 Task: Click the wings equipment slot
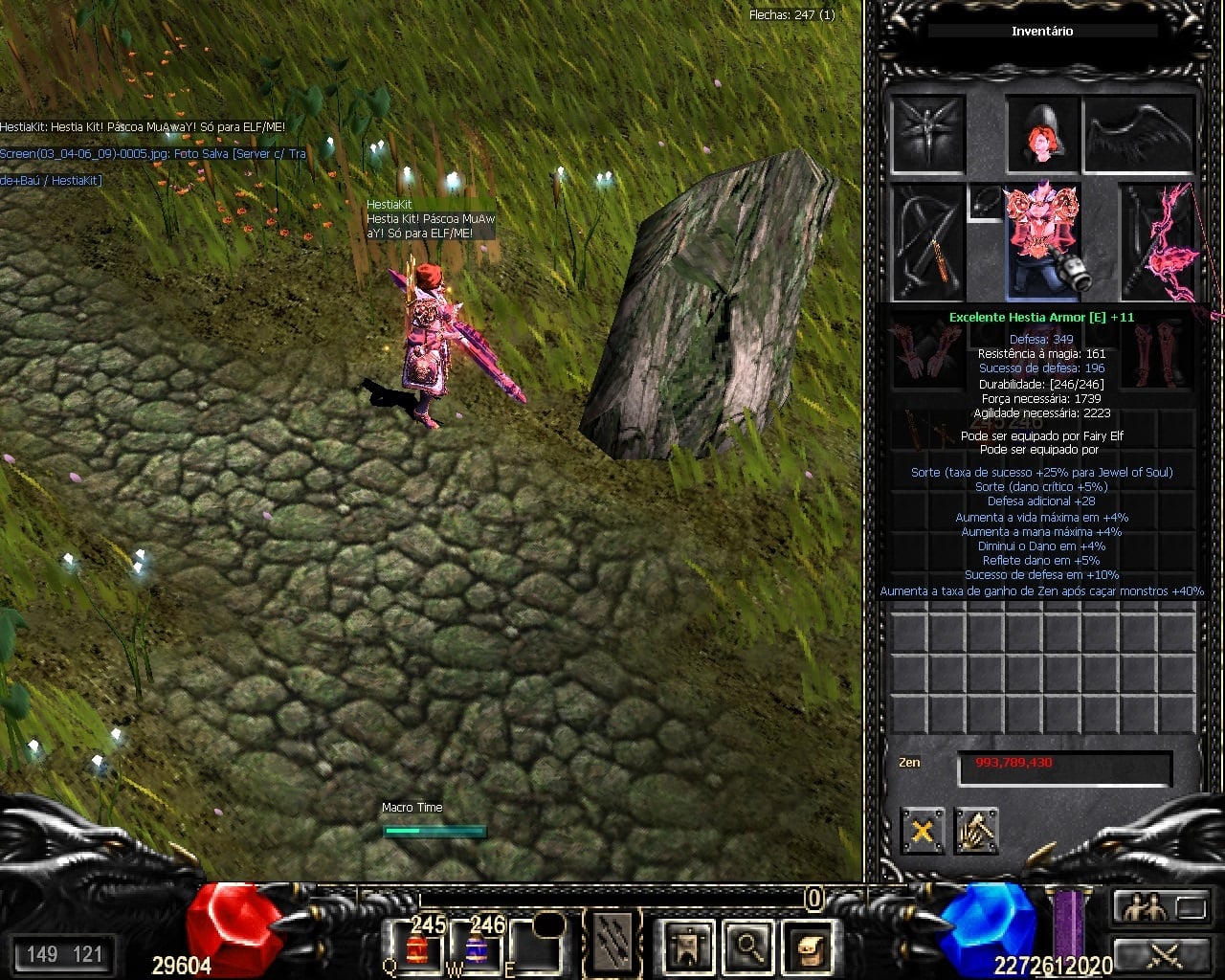click(x=1140, y=134)
